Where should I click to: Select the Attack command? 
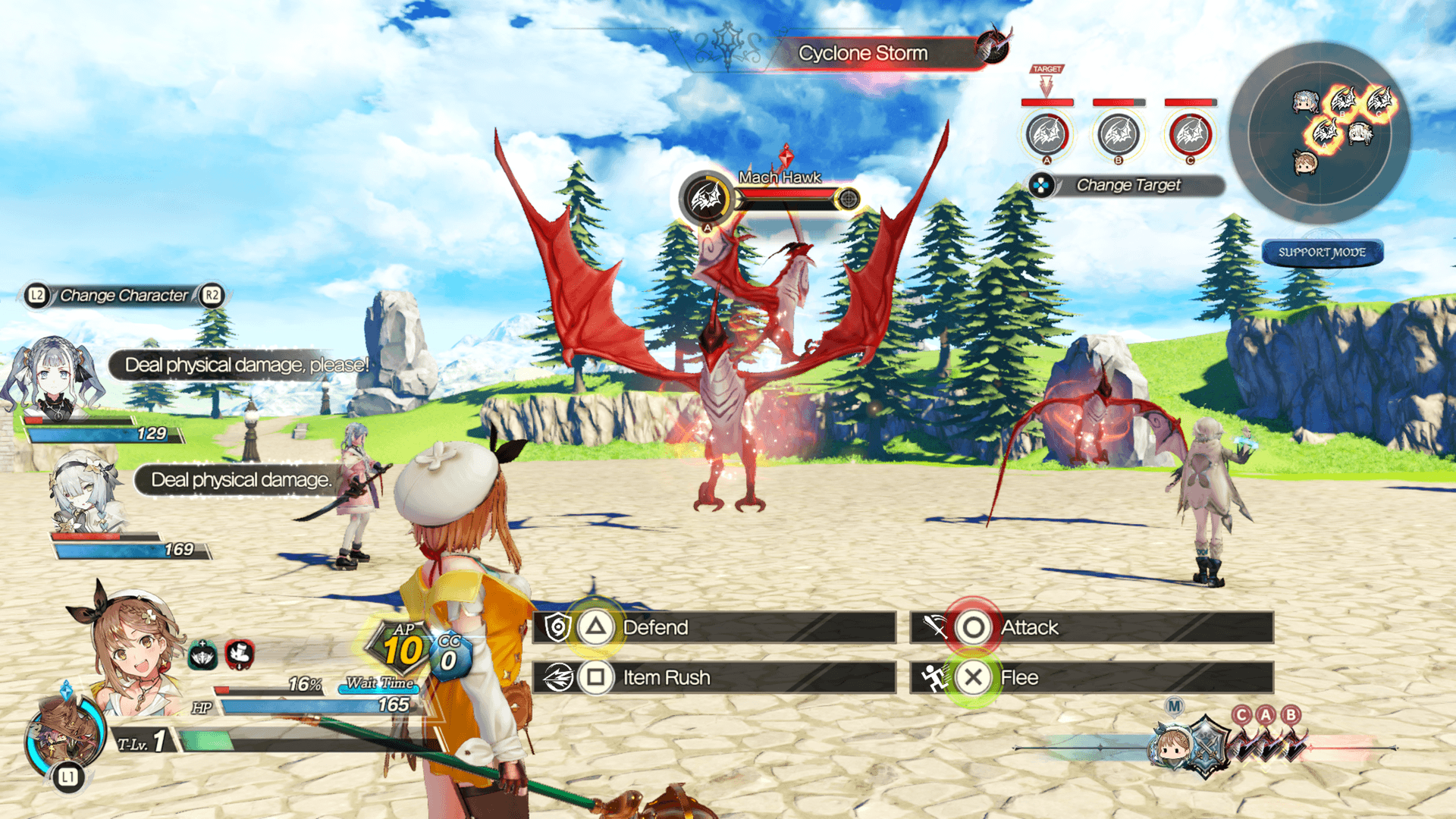(x=1090, y=628)
